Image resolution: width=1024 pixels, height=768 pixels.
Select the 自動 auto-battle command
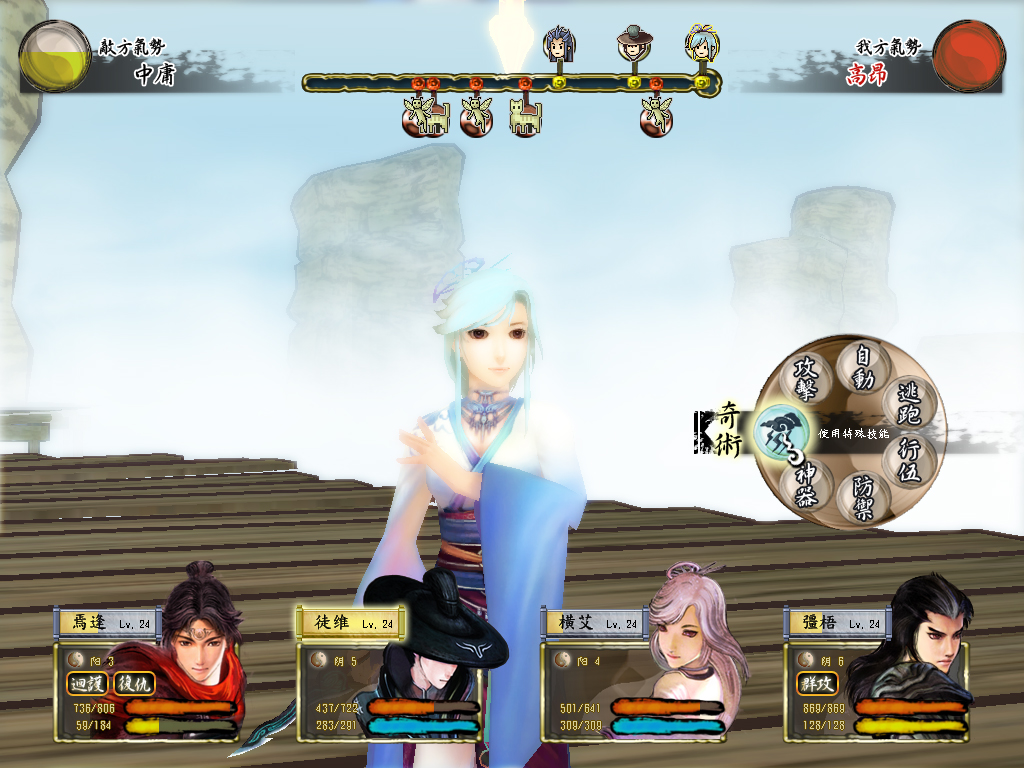863,367
